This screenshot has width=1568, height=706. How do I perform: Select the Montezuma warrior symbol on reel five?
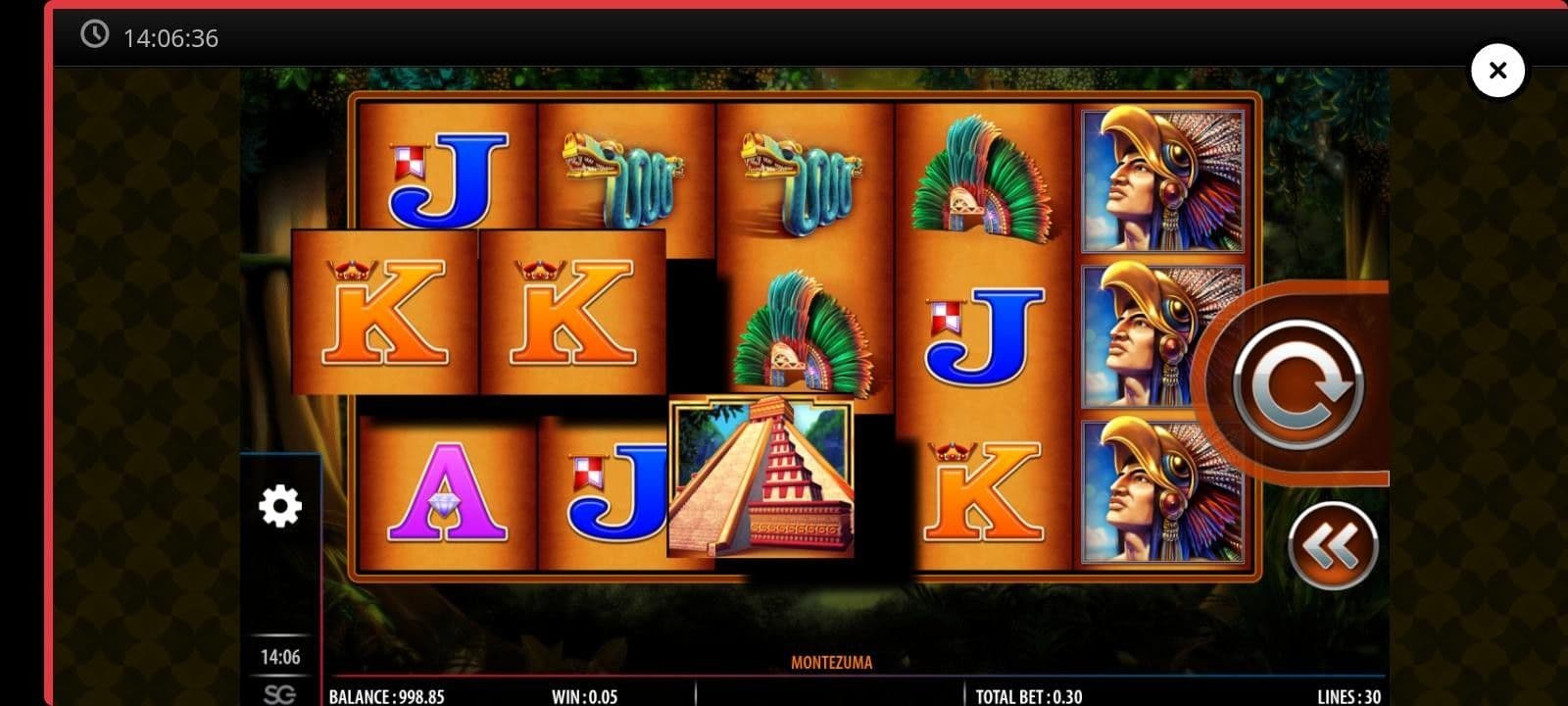[x=1161, y=181]
